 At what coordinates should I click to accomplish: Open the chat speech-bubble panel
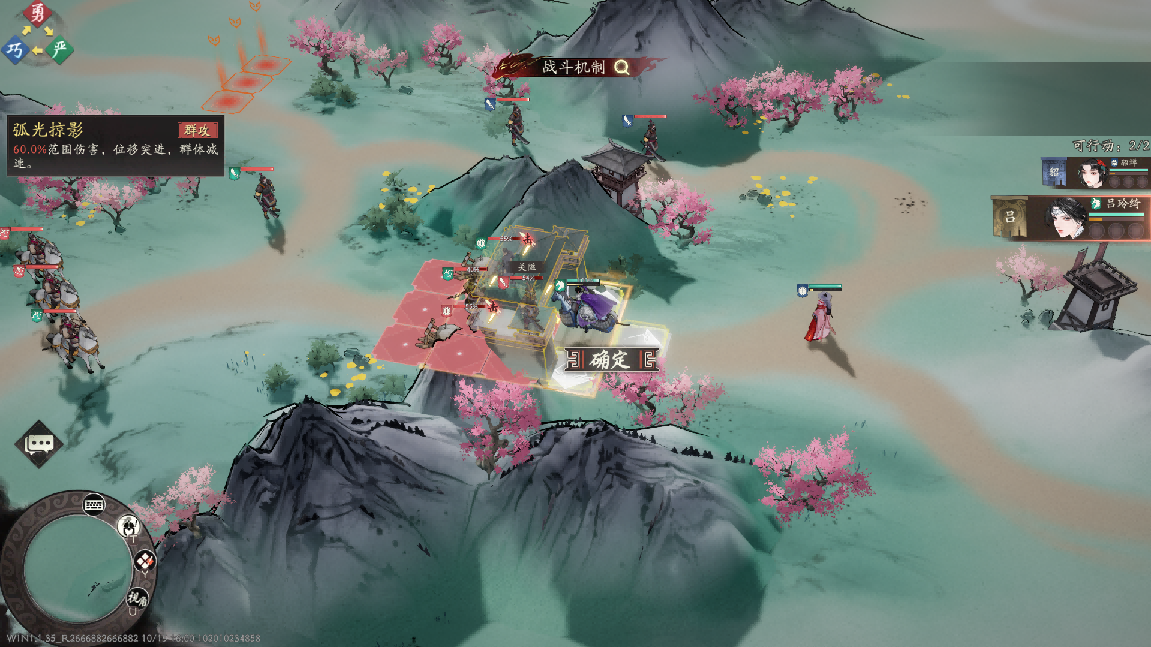pyautogui.click(x=39, y=443)
